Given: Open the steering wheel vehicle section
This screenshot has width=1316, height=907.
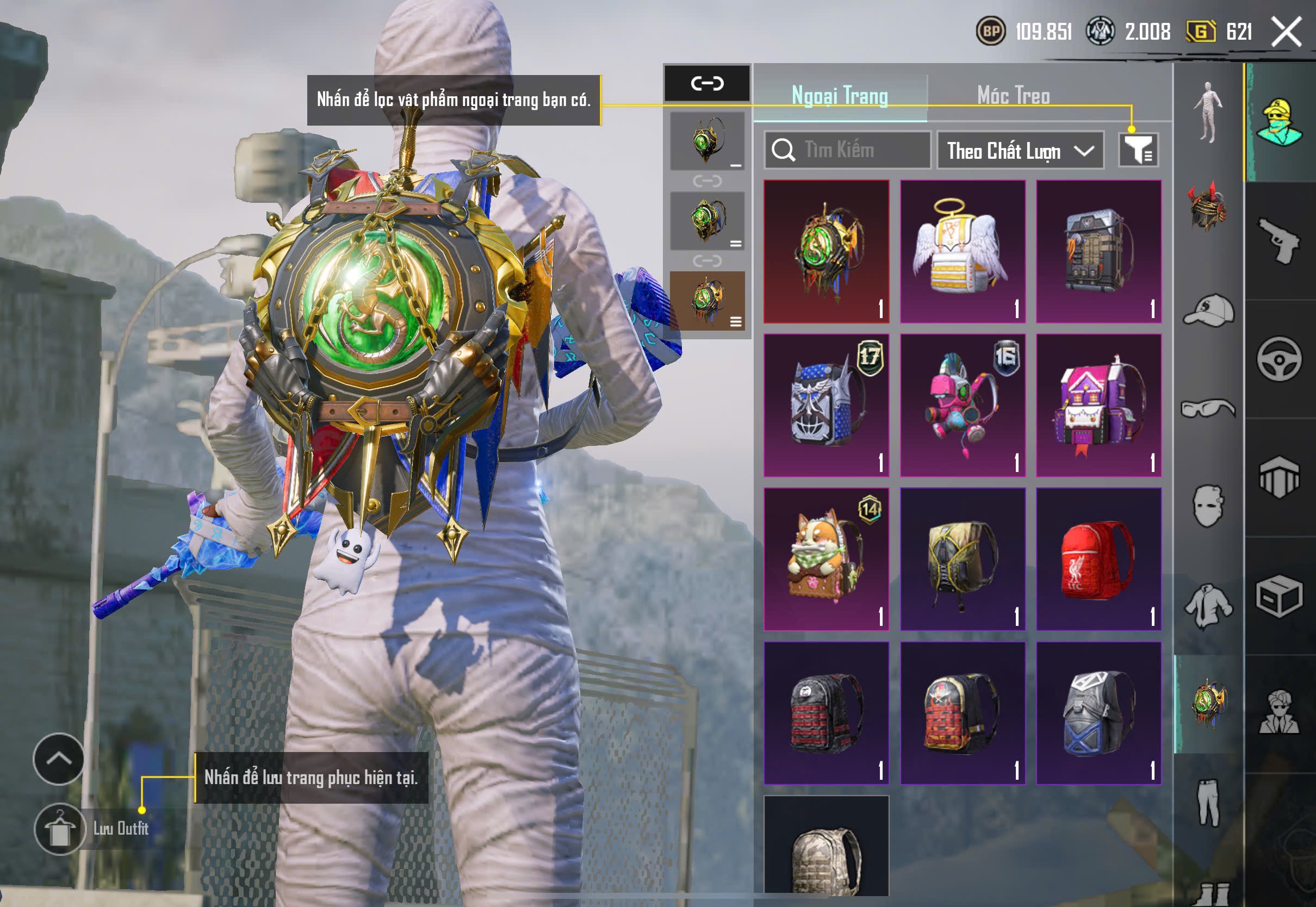Looking at the screenshot, I should tap(1279, 359).
